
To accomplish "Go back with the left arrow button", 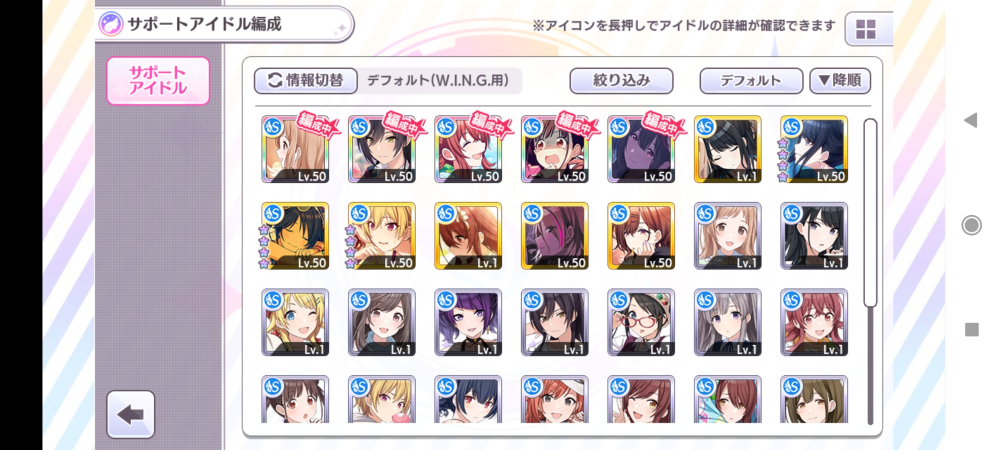I will coord(130,414).
